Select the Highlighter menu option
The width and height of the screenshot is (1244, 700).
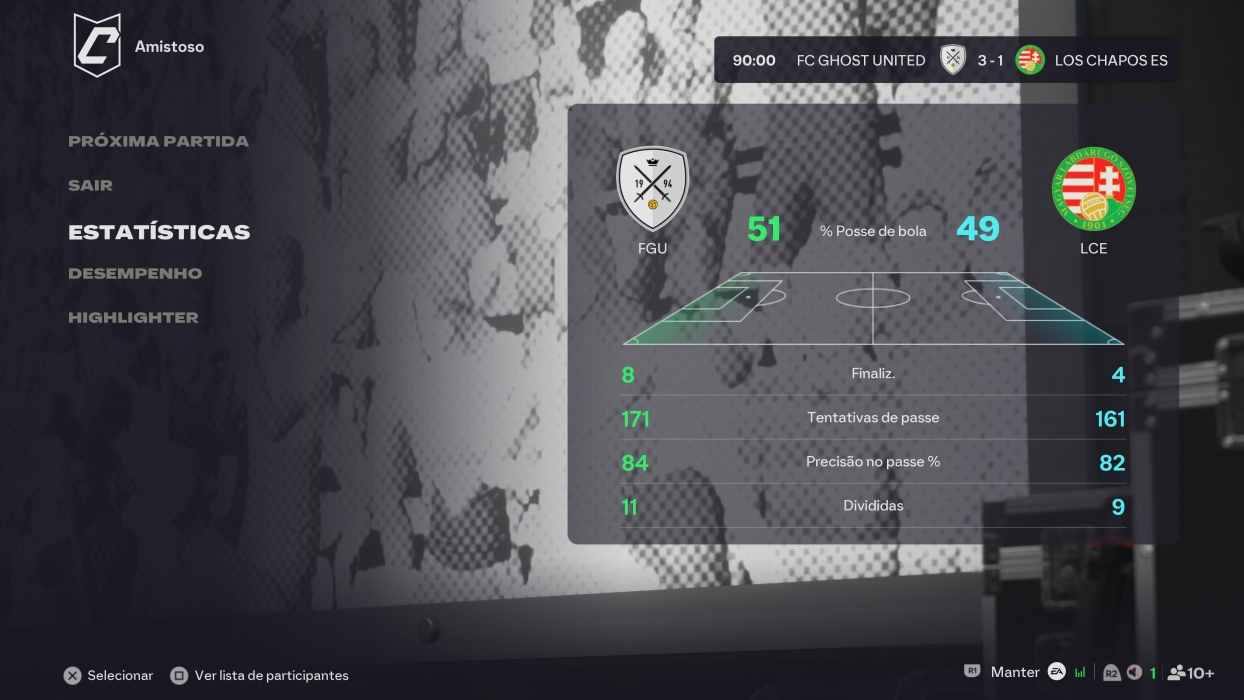(x=133, y=317)
